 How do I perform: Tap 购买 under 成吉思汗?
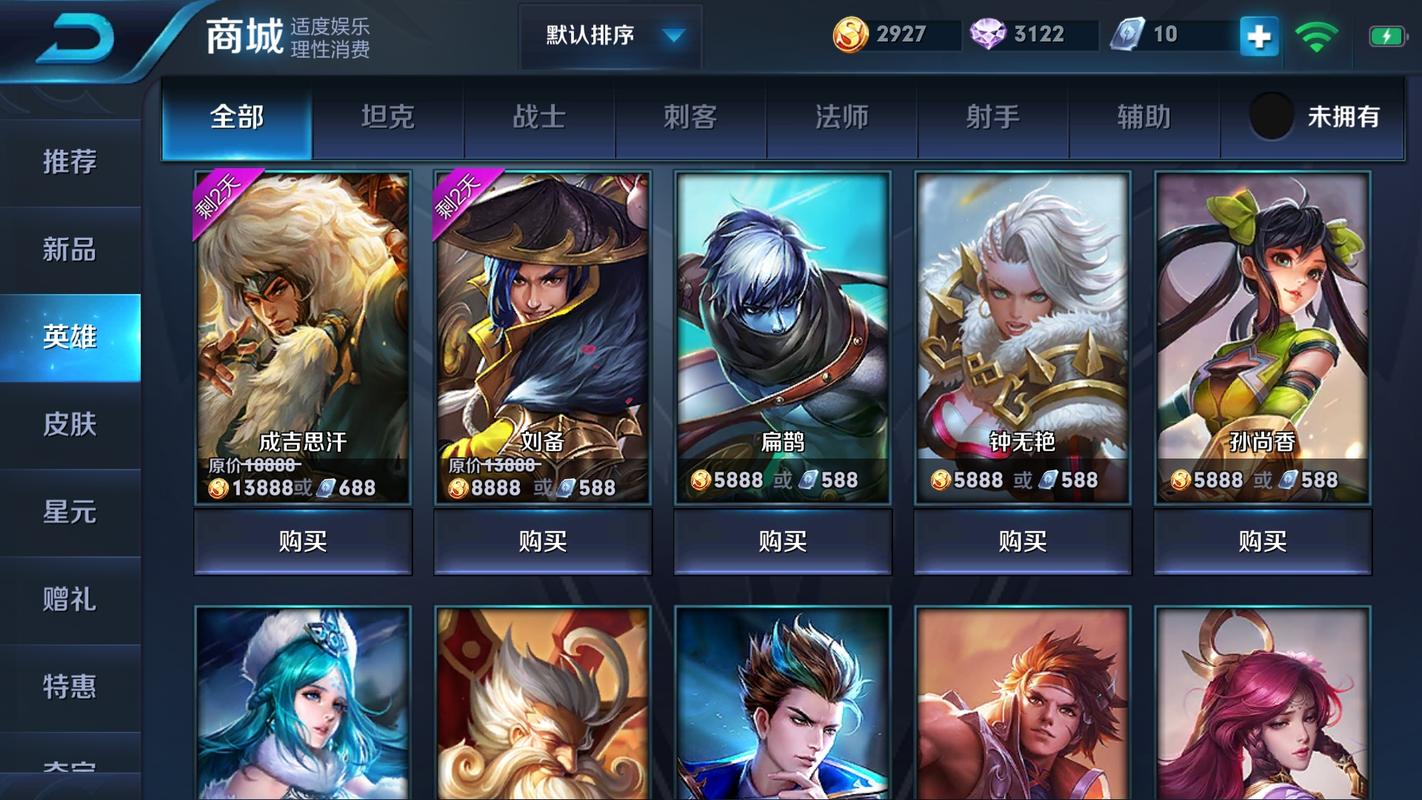[302, 541]
